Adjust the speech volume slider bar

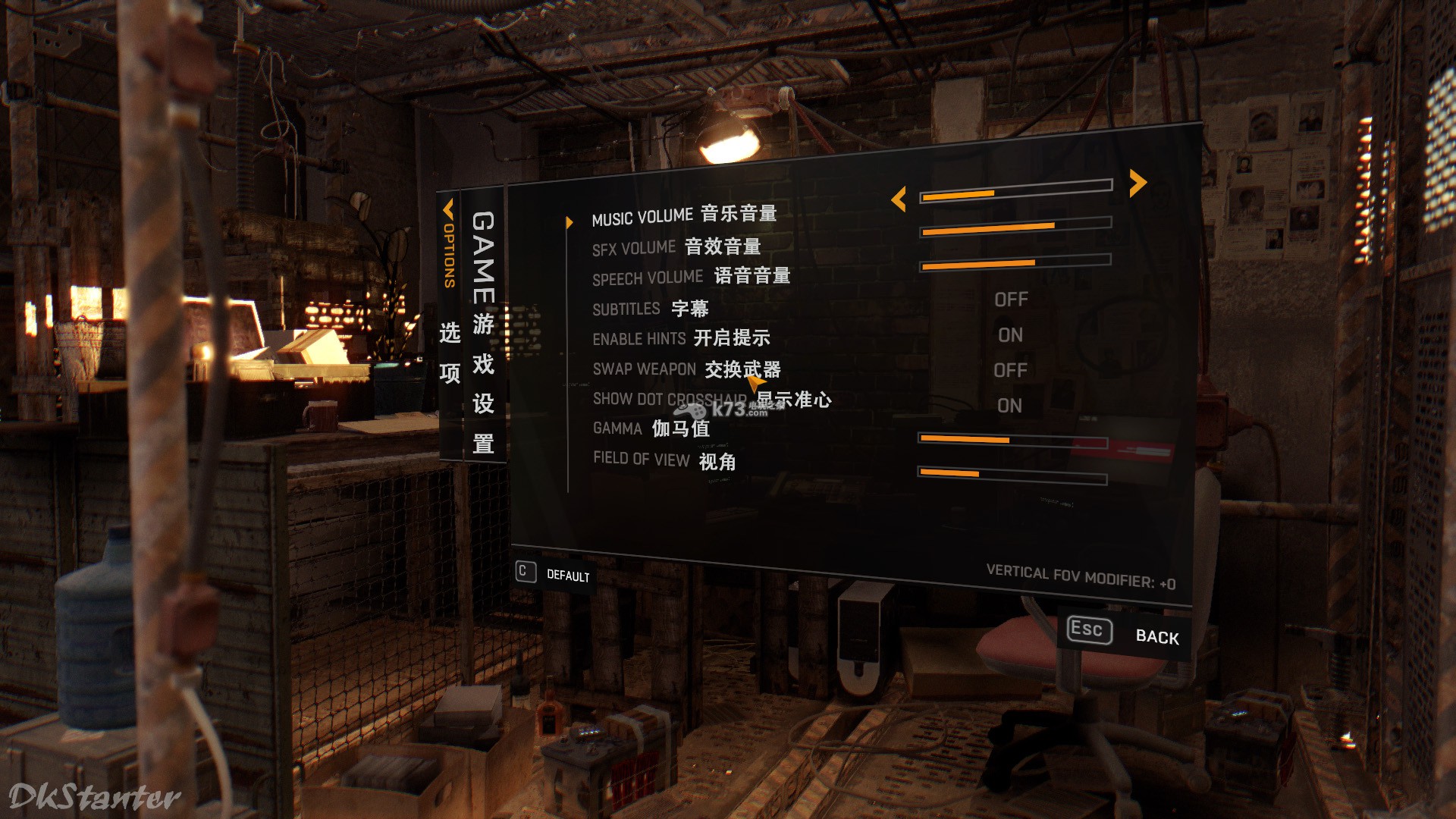(1015, 263)
